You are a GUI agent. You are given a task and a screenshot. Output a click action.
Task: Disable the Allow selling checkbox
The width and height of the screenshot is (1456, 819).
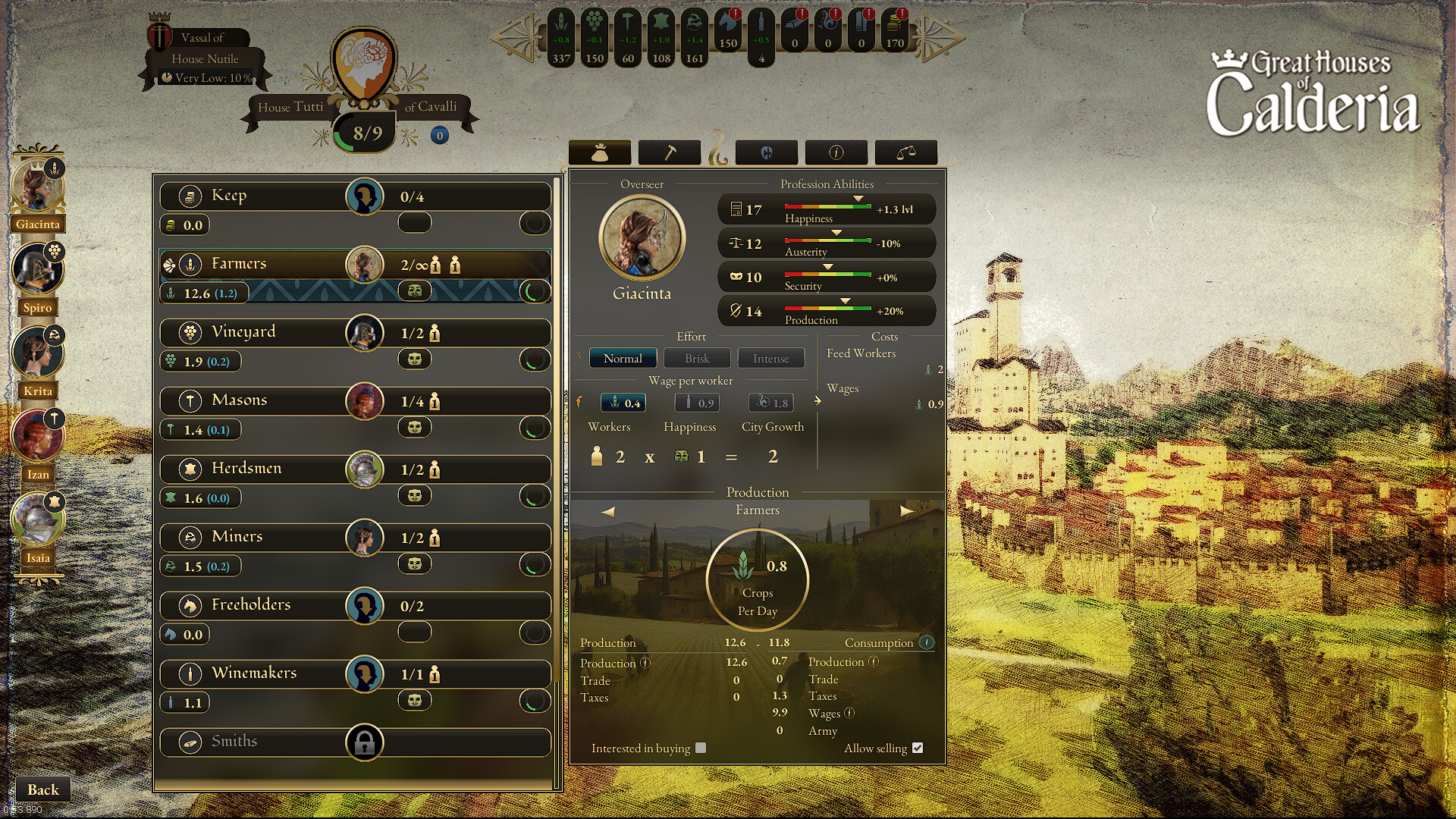pyautogui.click(x=918, y=748)
